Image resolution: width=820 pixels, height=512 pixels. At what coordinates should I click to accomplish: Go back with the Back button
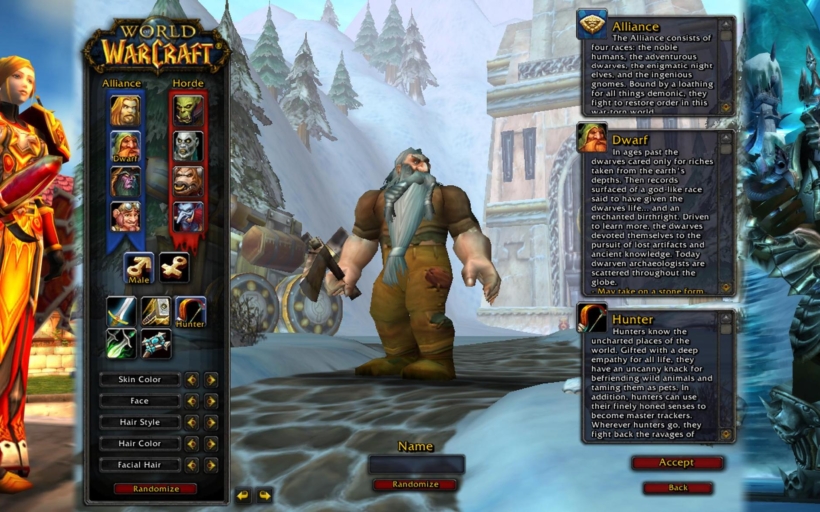(677, 488)
